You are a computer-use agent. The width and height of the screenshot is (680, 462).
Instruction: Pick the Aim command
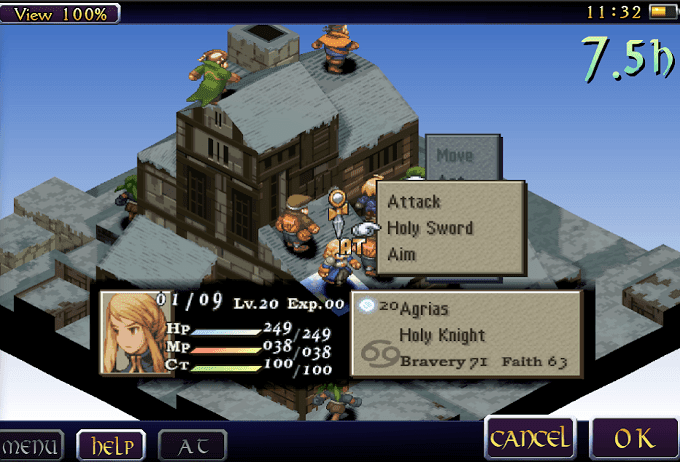[402, 254]
